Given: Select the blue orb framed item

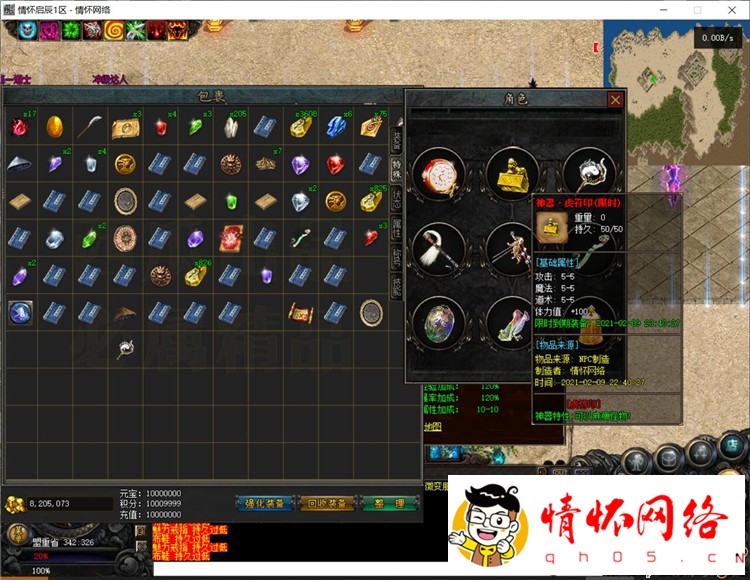Looking at the screenshot, I should point(20,311).
